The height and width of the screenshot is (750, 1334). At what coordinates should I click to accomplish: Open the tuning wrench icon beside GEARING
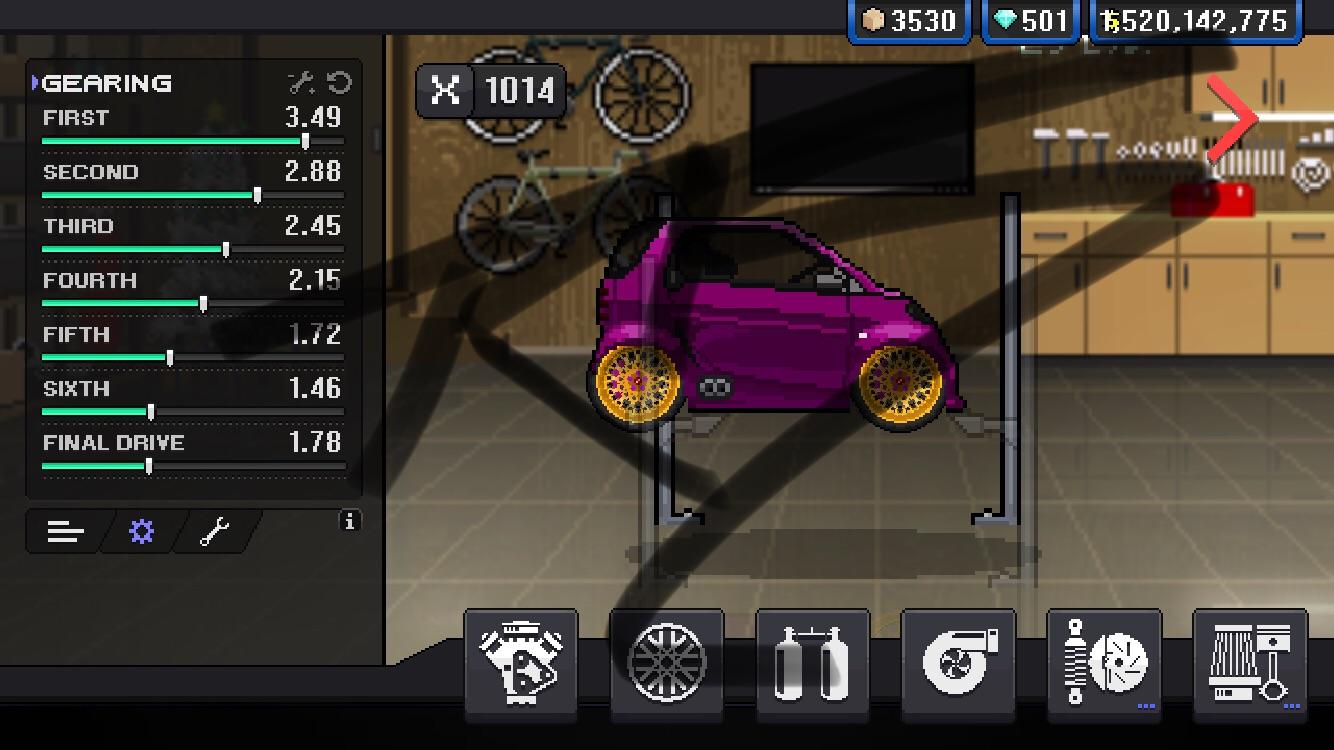click(x=299, y=84)
